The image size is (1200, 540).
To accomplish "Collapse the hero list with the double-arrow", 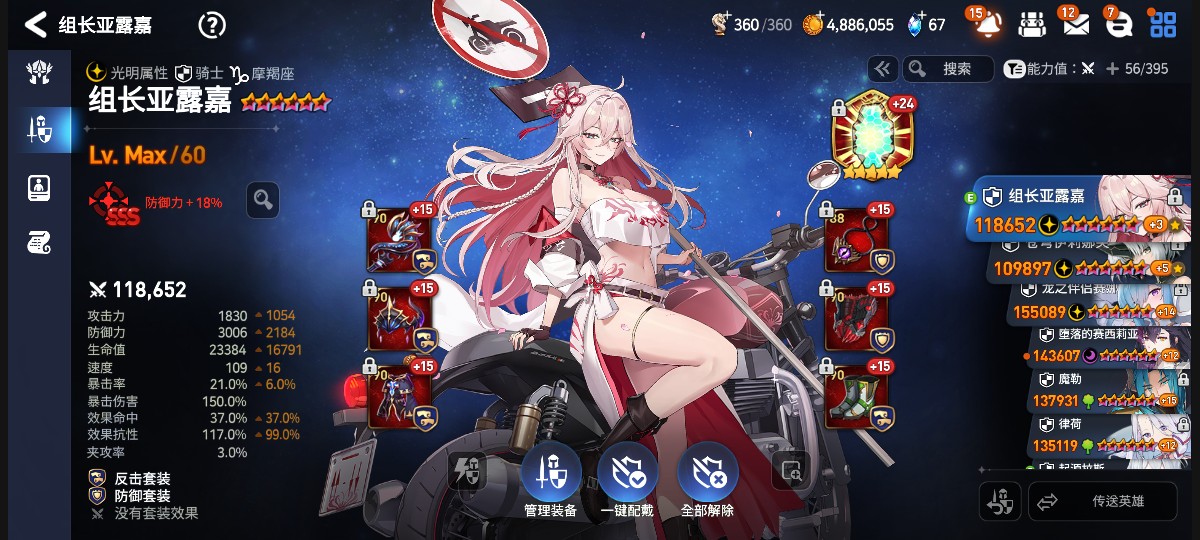I will pyautogui.click(x=882, y=69).
